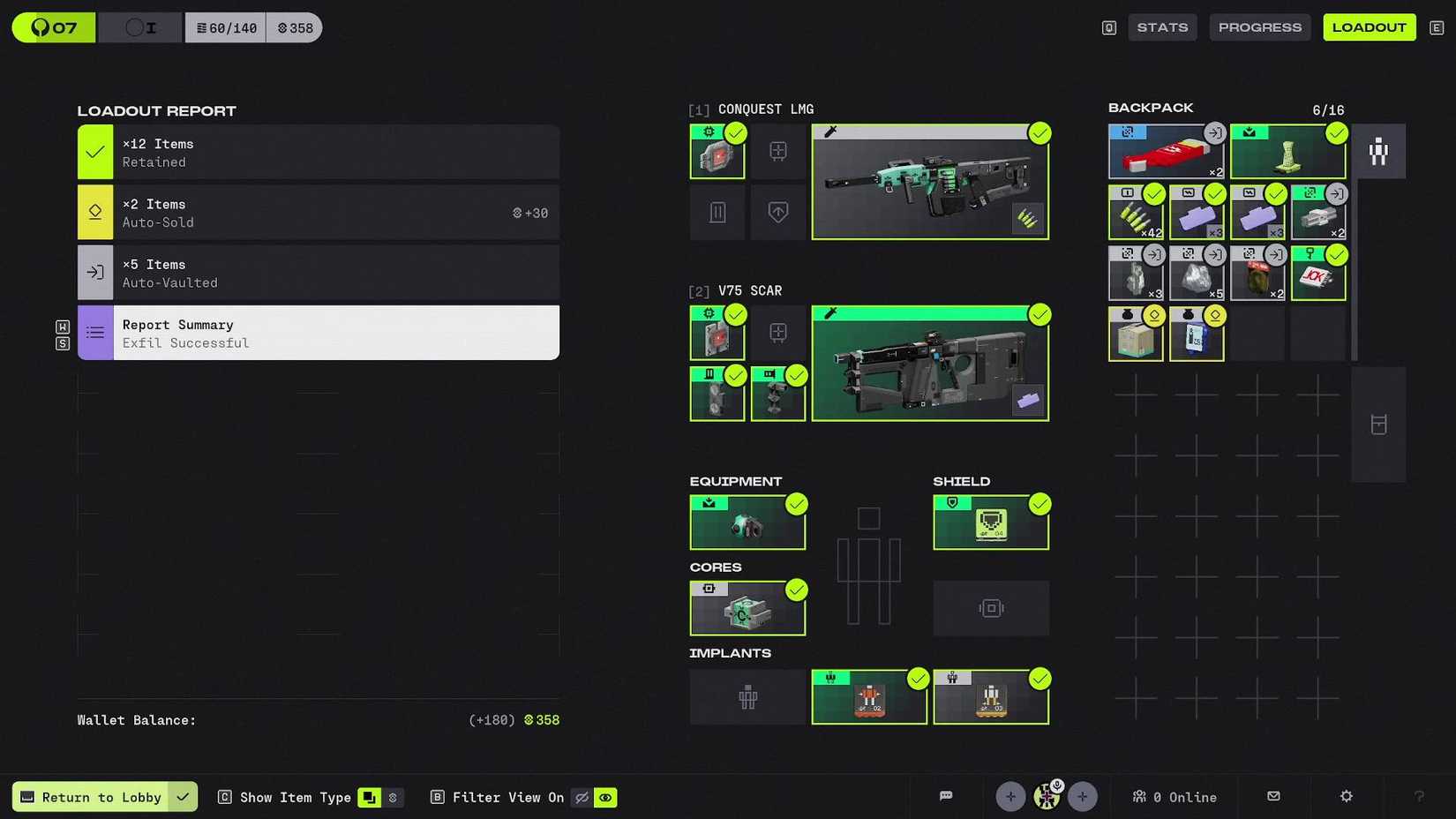This screenshot has height=819, width=1456.
Task: Open the inbox mail icon
Action: click(x=1273, y=796)
